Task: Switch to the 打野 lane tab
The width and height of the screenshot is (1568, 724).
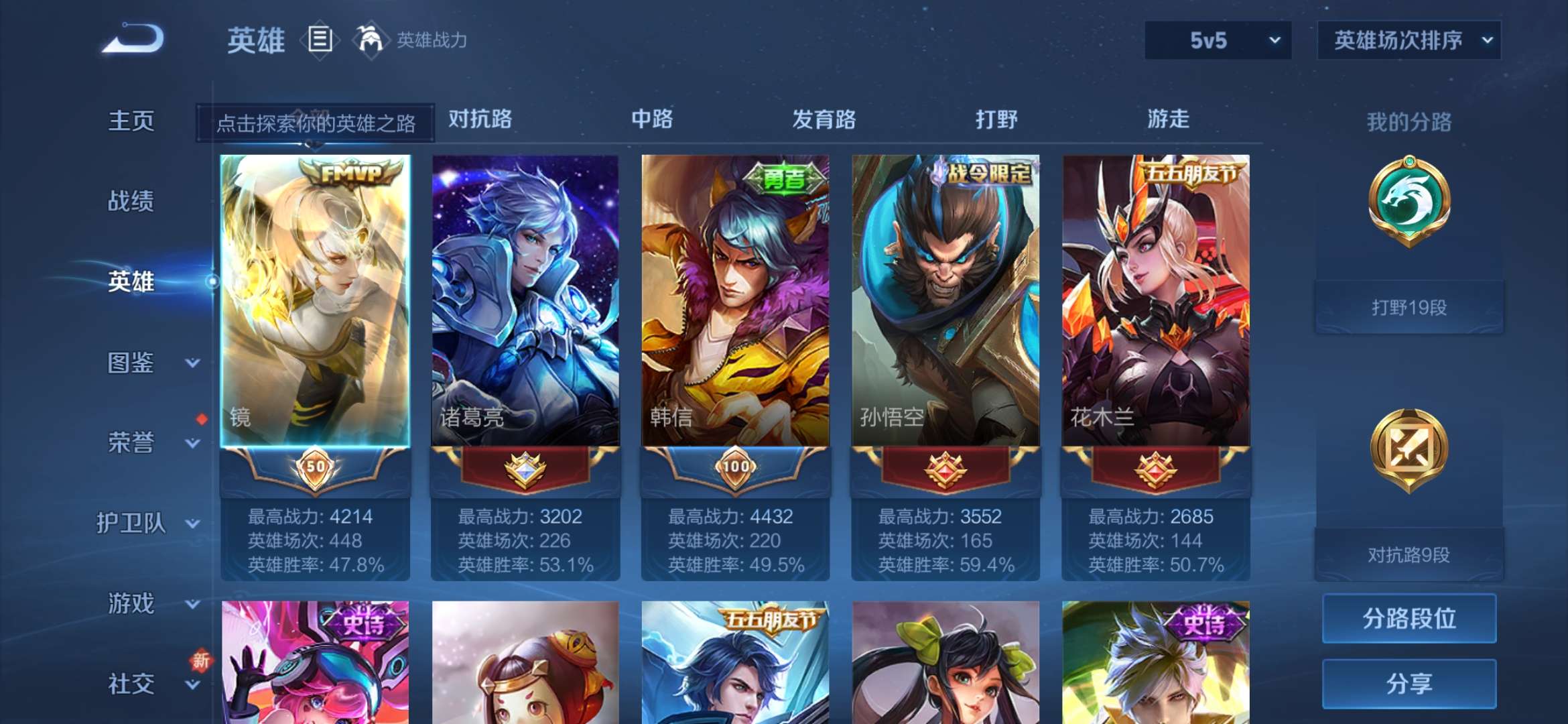Action: [996, 119]
